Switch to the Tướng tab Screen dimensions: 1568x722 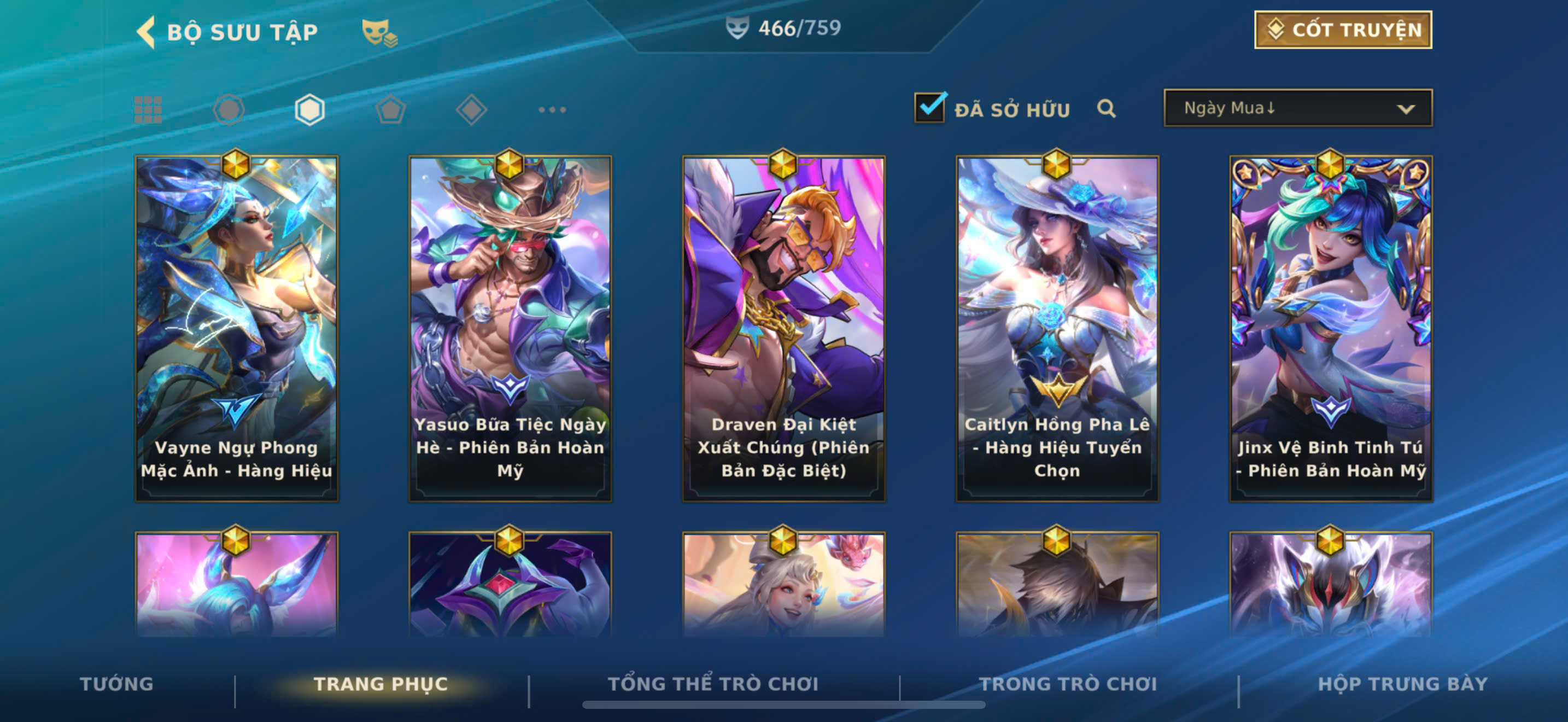117,684
